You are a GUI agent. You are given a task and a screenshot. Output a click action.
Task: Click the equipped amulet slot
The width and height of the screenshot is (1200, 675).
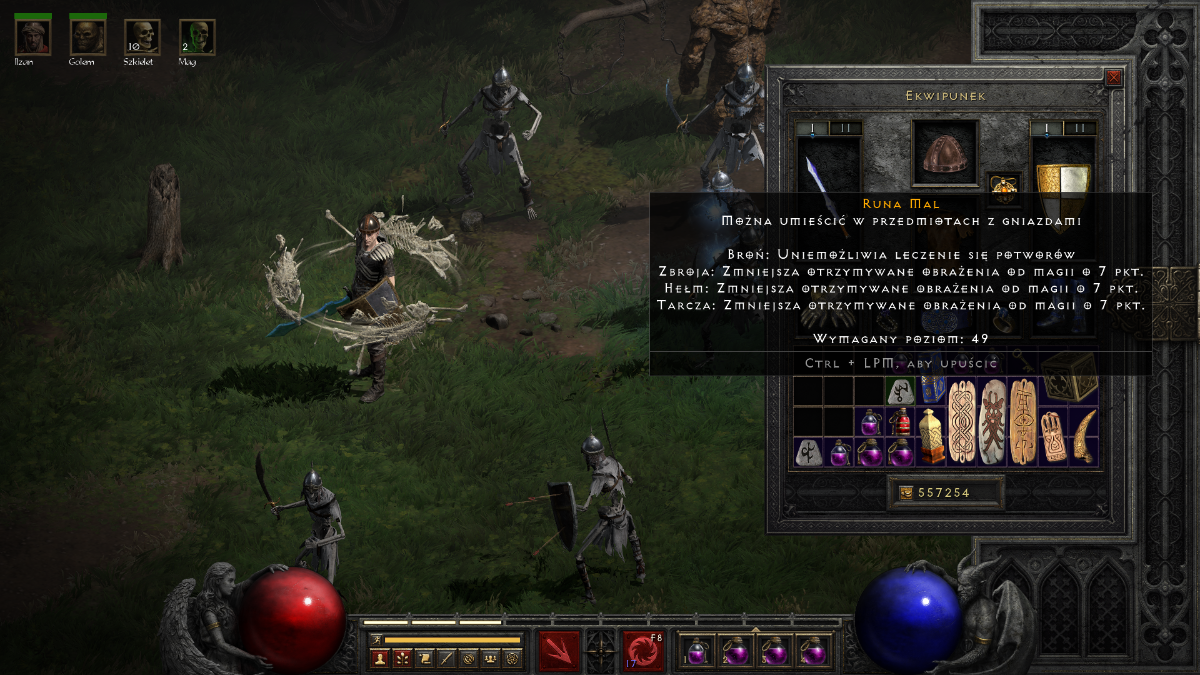tap(1003, 186)
